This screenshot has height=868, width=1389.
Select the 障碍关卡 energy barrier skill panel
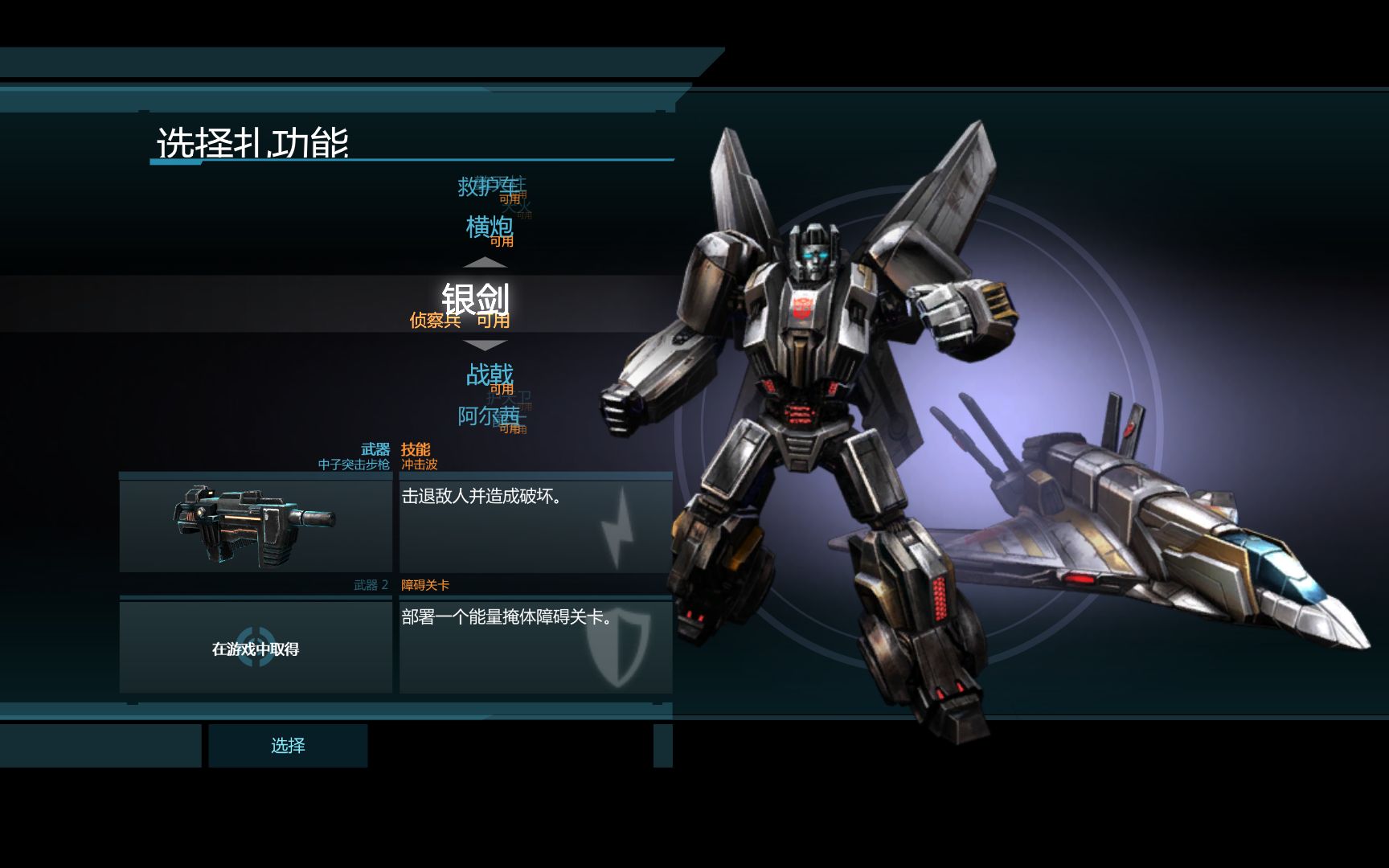pos(535,648)
